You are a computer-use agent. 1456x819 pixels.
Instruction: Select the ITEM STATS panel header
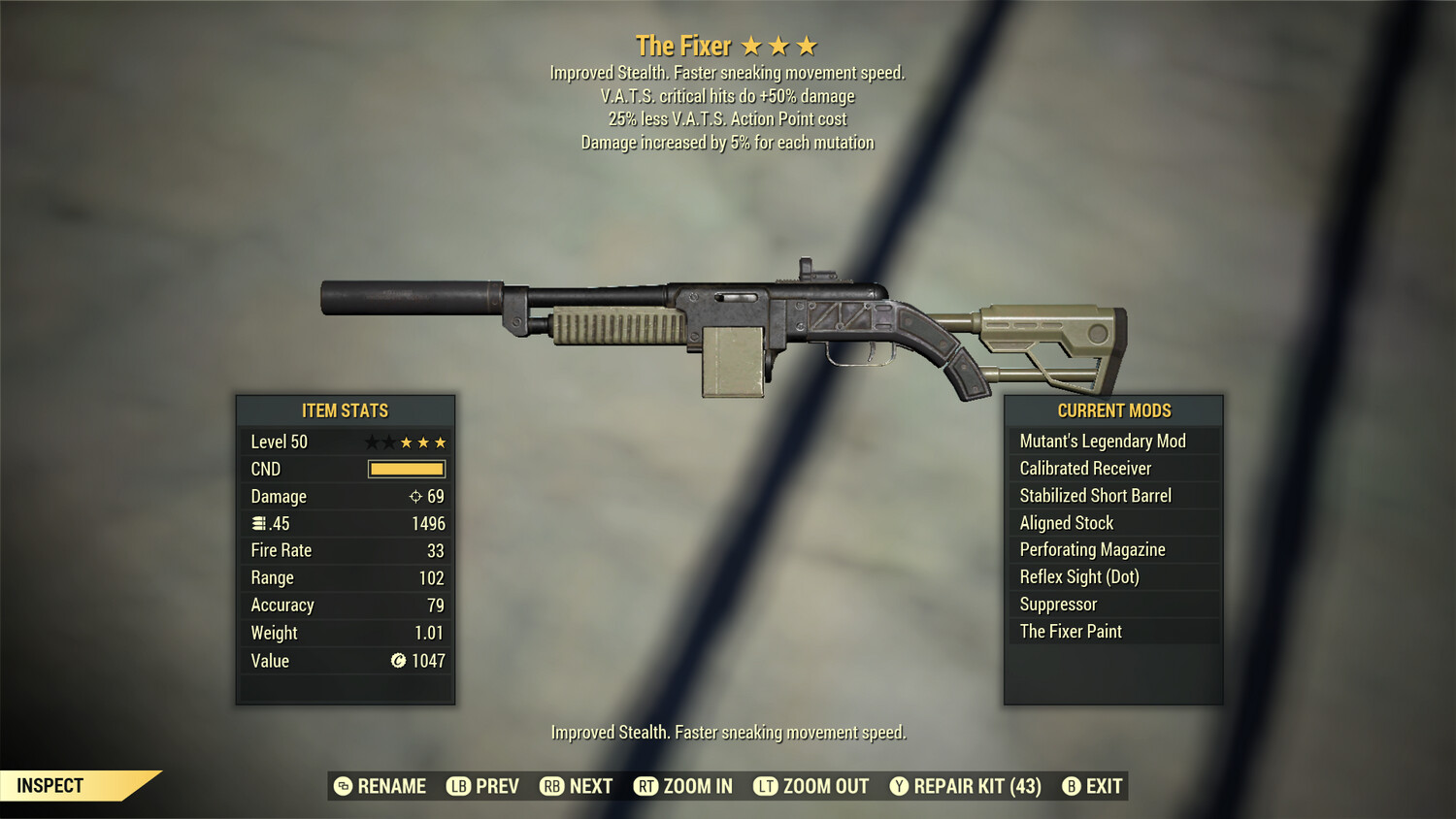click(346, 410)
